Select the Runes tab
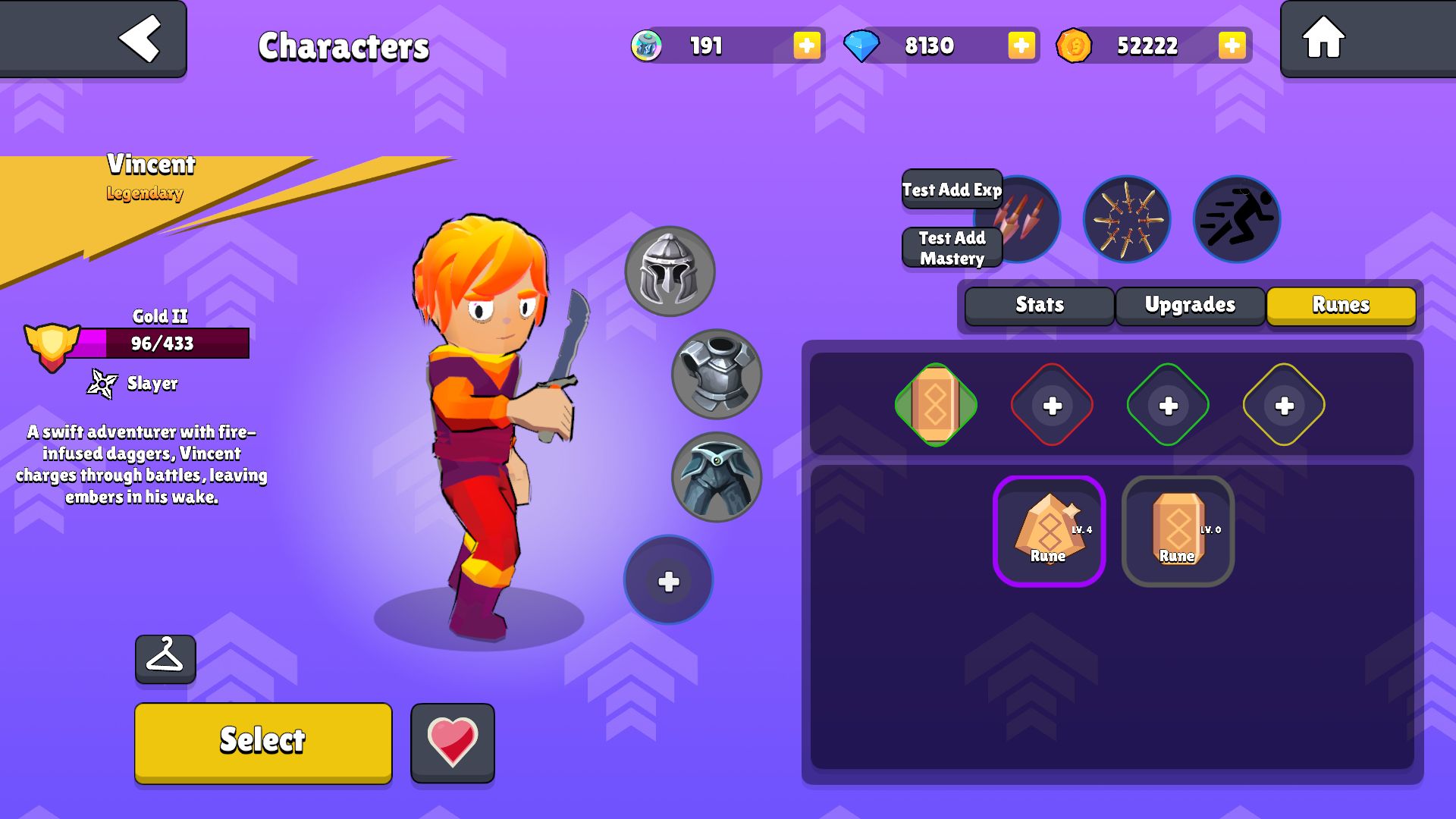Viewport: 1456px width, 819px height. tap(1341, 305)
